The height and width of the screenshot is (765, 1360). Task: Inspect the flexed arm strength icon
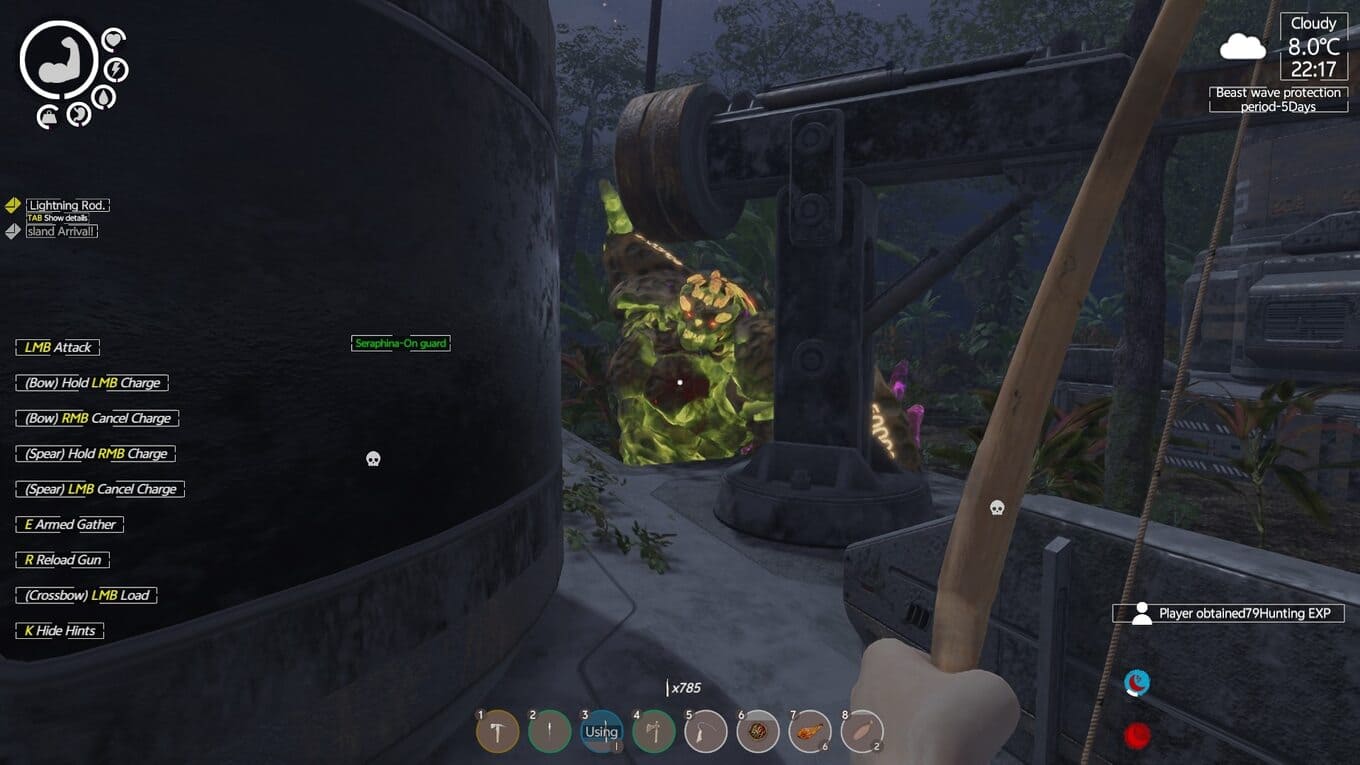pyautogui.click(x=58, y=61)
